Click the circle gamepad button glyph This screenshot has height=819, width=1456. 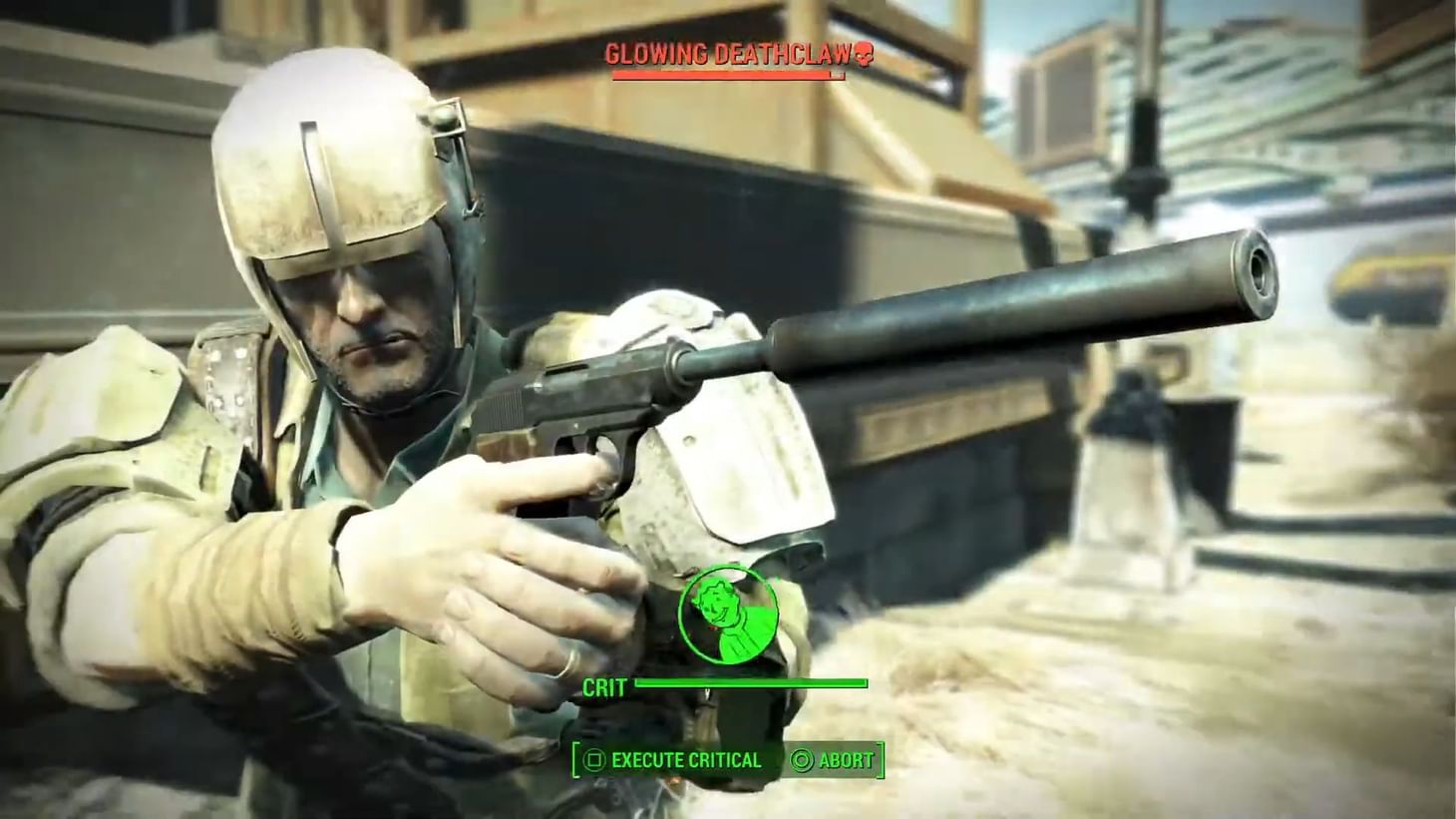(x=801, y=758)
